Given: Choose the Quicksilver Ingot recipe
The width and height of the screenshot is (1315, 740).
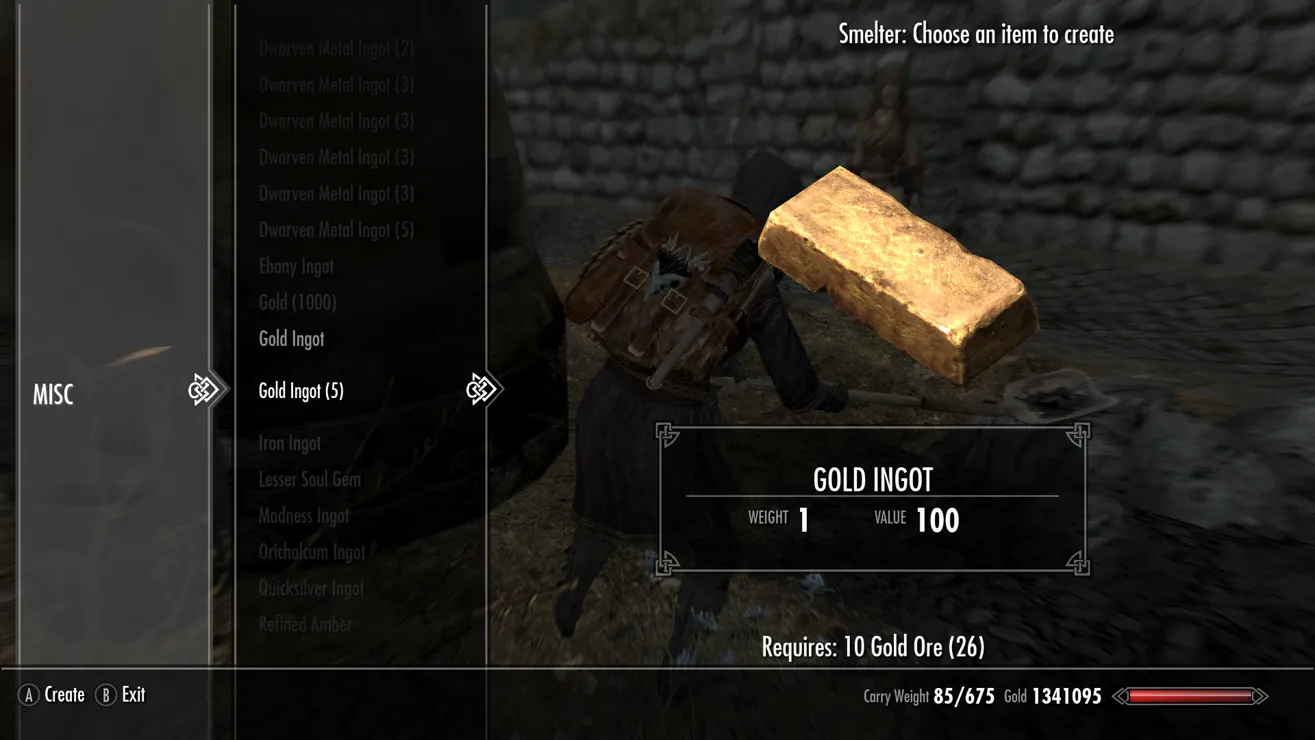Looking at the screenshot, I should [x=311, y=588].
